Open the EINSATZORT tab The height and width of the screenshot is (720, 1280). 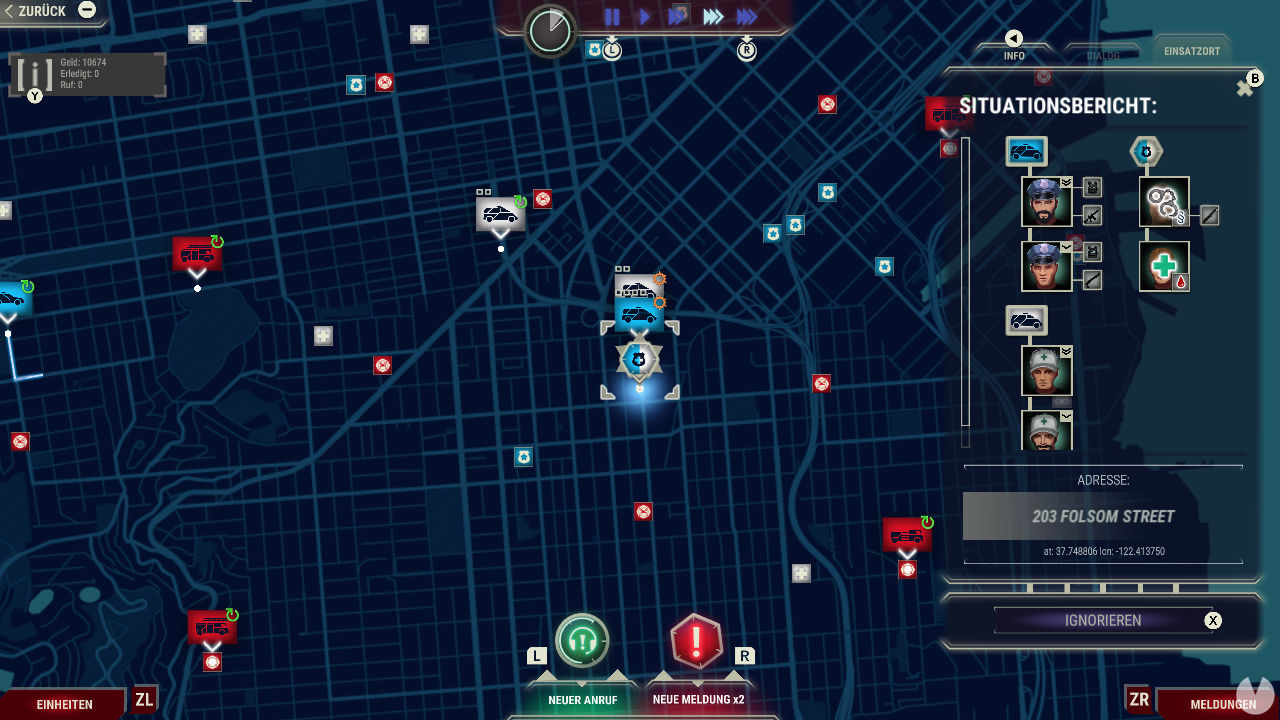(x=1192, y=49)
